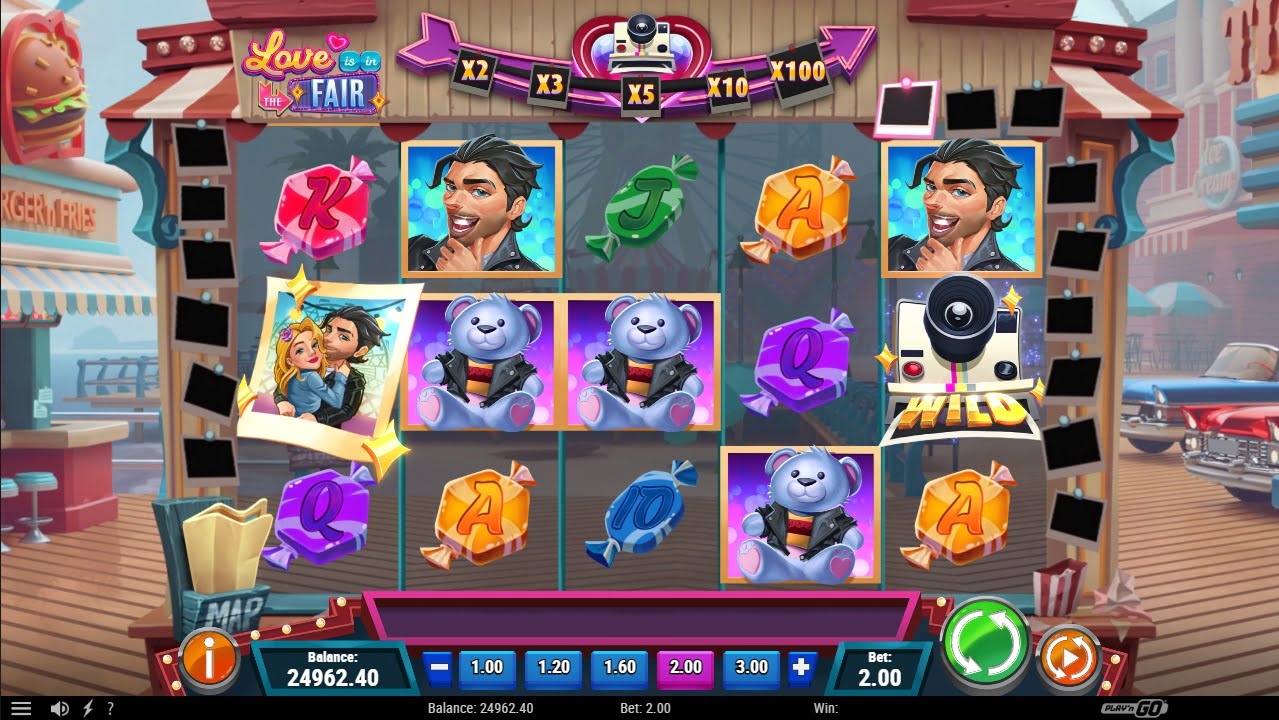Choose the 1.20 bet value

point(553,667)
